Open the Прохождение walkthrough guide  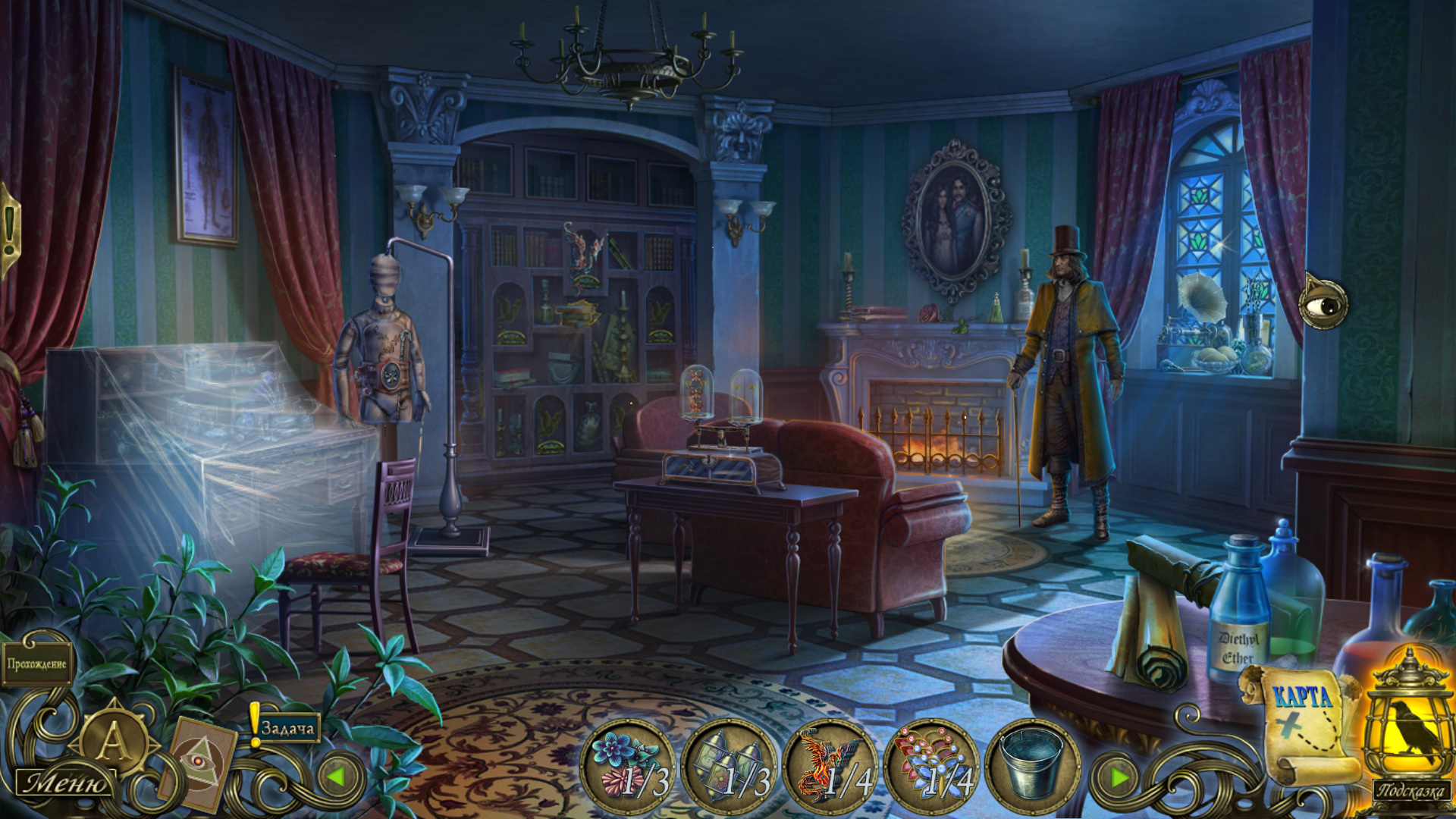point(36,664)
